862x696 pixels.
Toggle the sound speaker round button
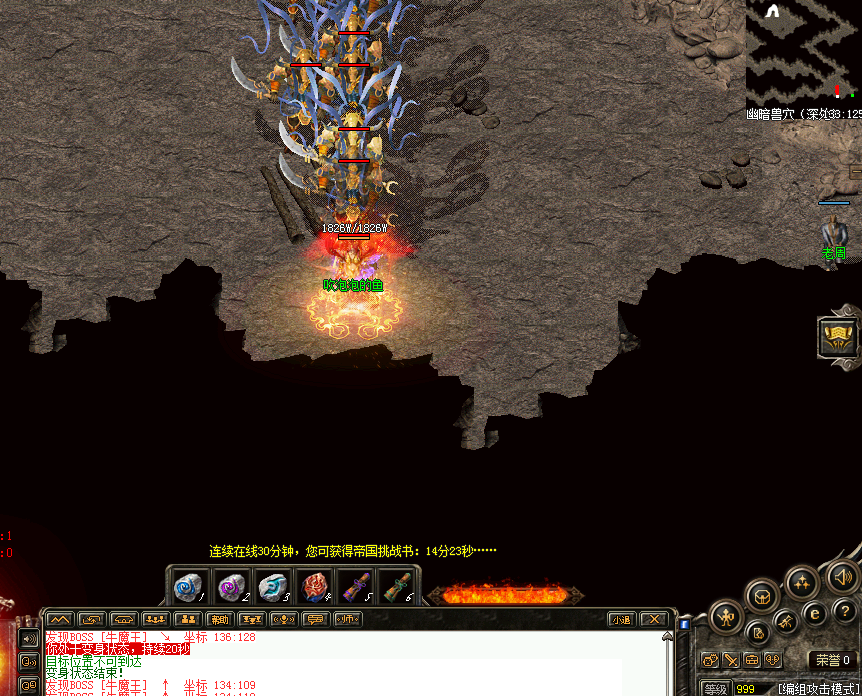tap(842, 576)
